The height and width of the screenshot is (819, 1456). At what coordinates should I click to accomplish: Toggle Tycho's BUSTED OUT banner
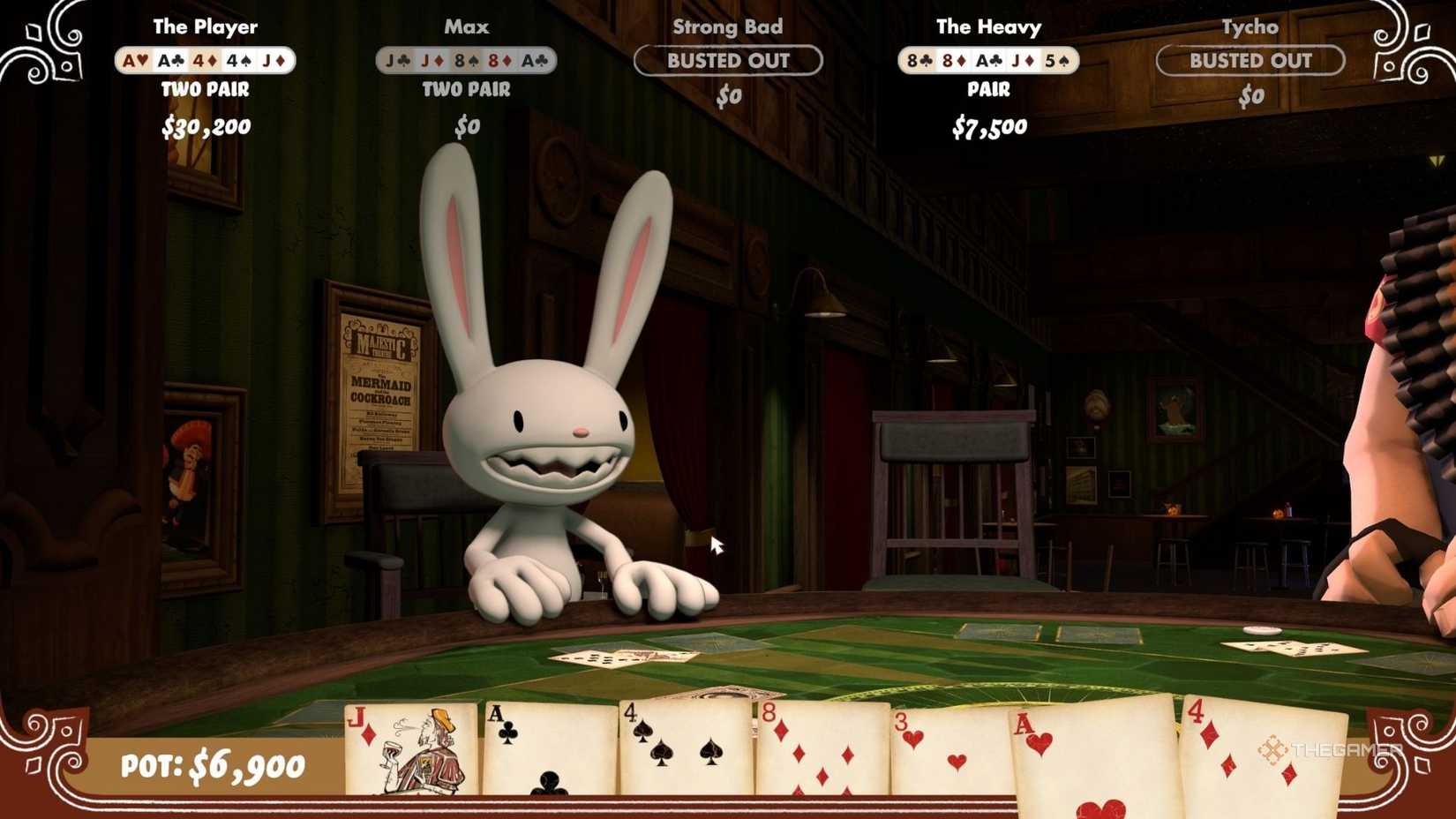point(1250,61)
